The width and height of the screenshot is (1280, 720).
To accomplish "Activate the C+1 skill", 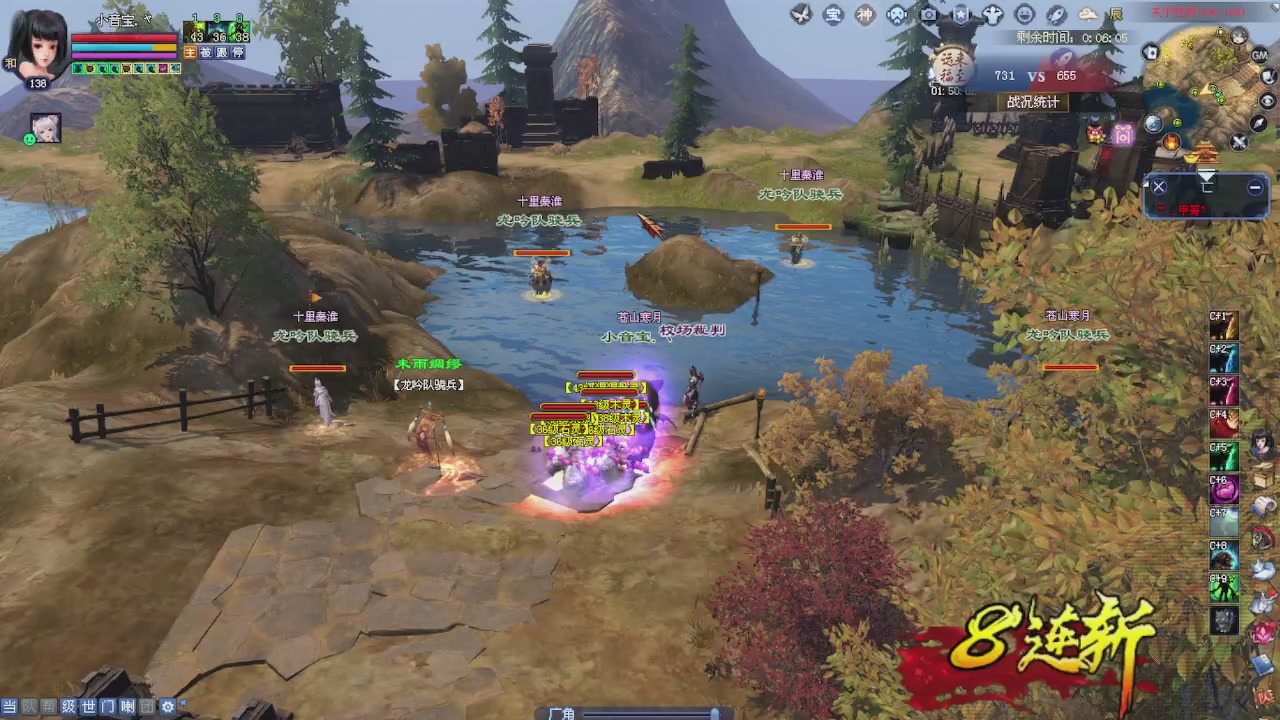I will pos(1225,326).
